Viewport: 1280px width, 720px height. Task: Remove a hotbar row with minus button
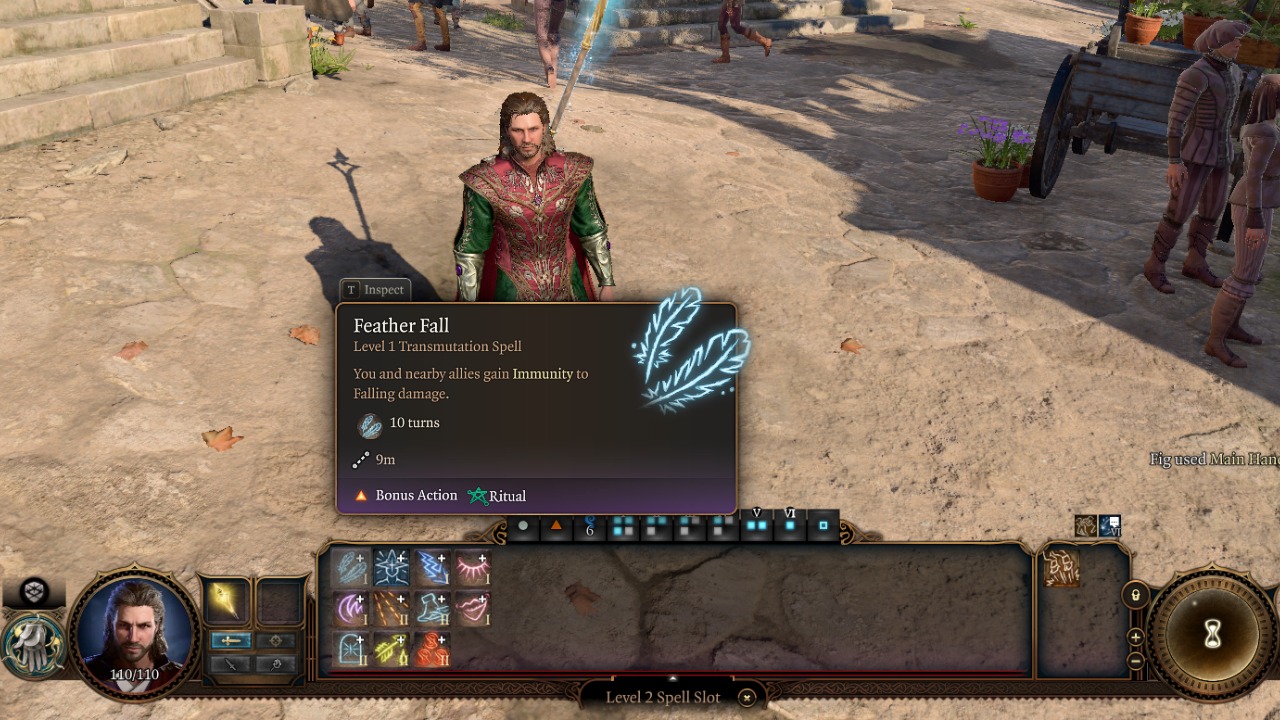[x=1135, y=660]
